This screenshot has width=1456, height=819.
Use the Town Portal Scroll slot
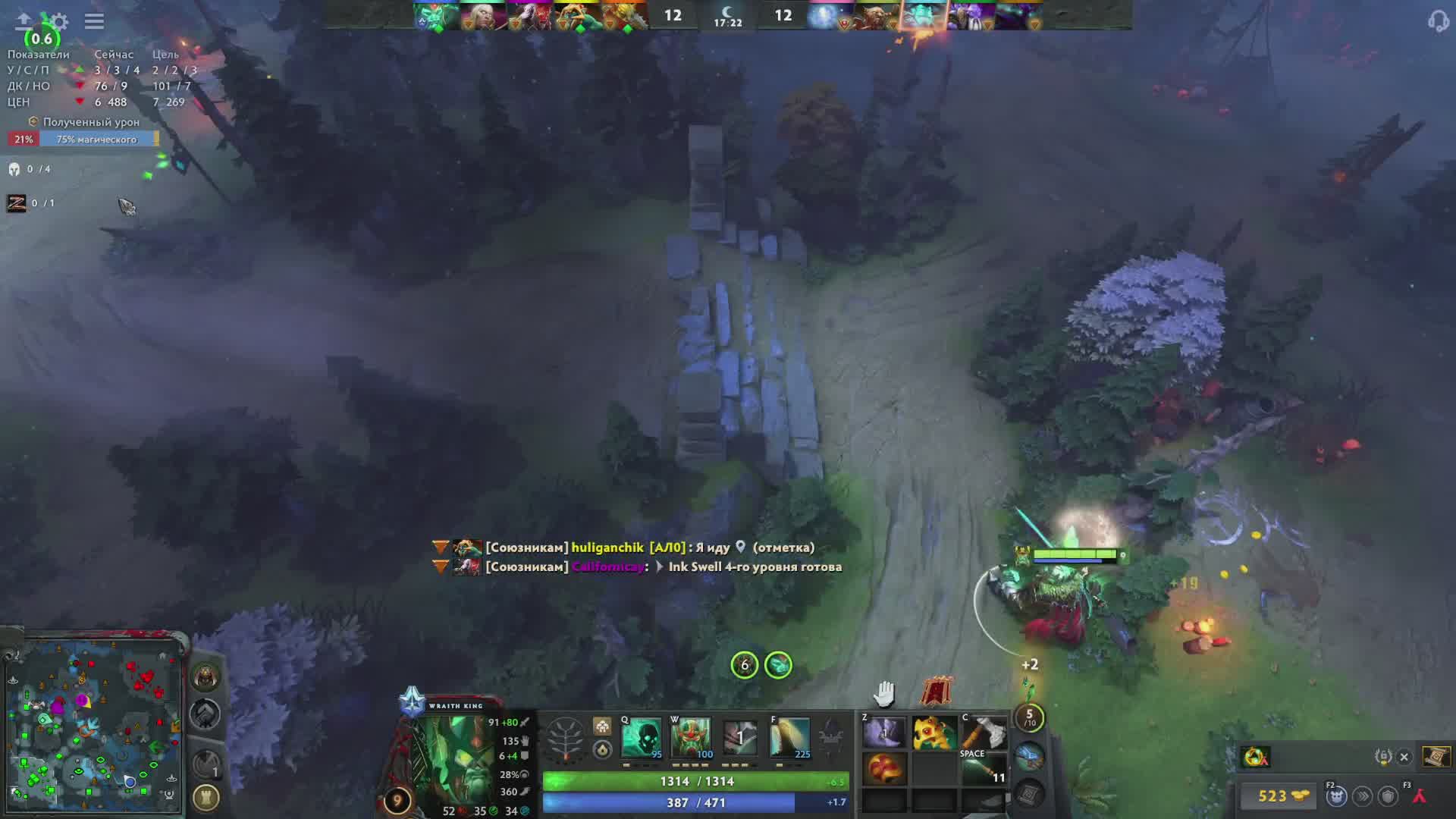click(1029, 755)
